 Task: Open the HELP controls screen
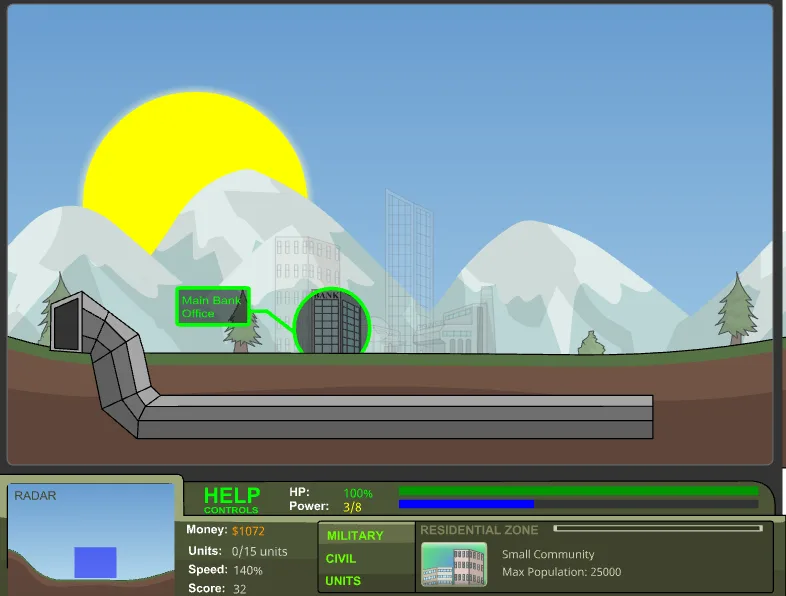tap(232, 498)
